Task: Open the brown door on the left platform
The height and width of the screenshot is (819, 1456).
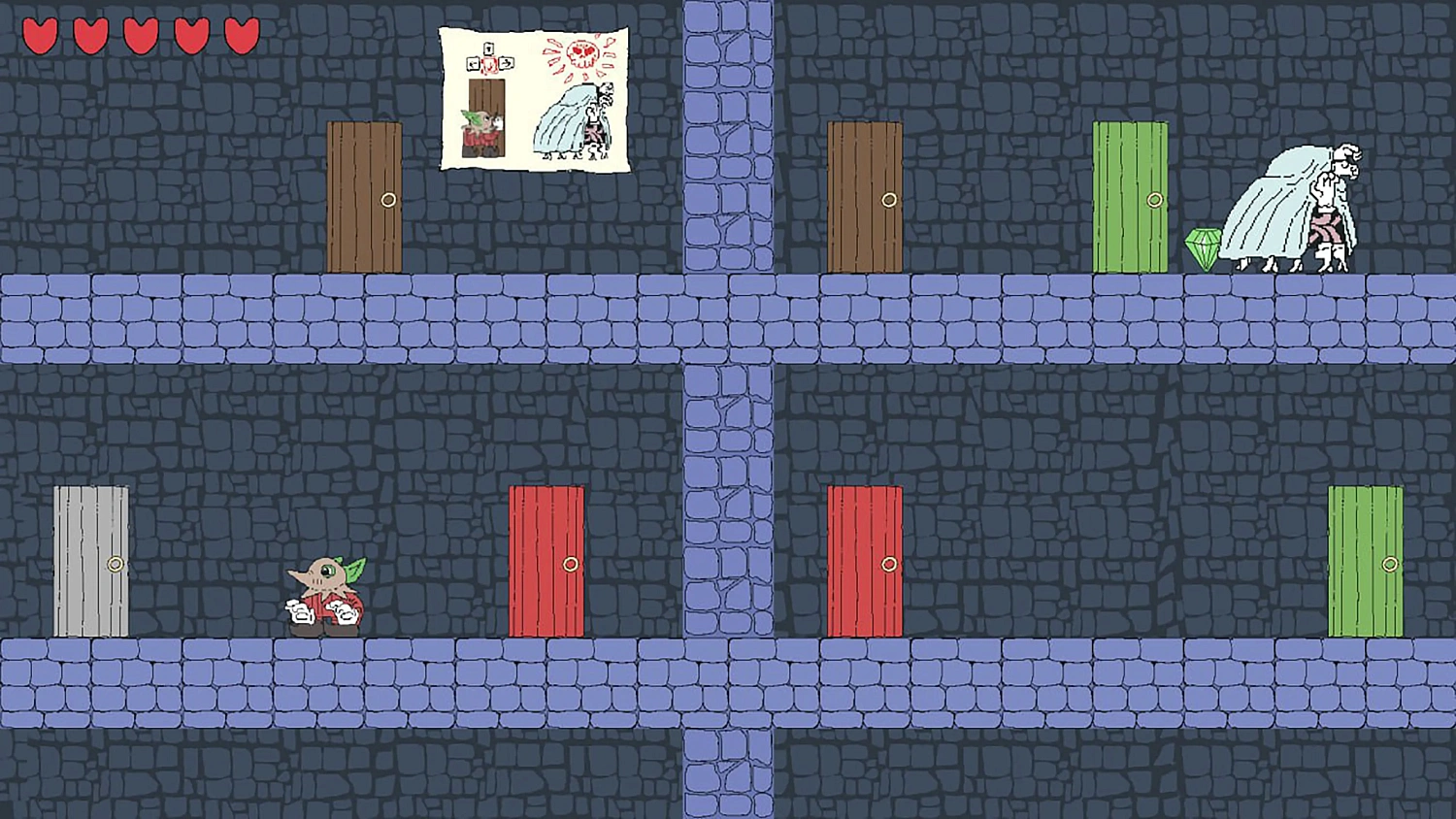Action: click(x=363, y=194)
